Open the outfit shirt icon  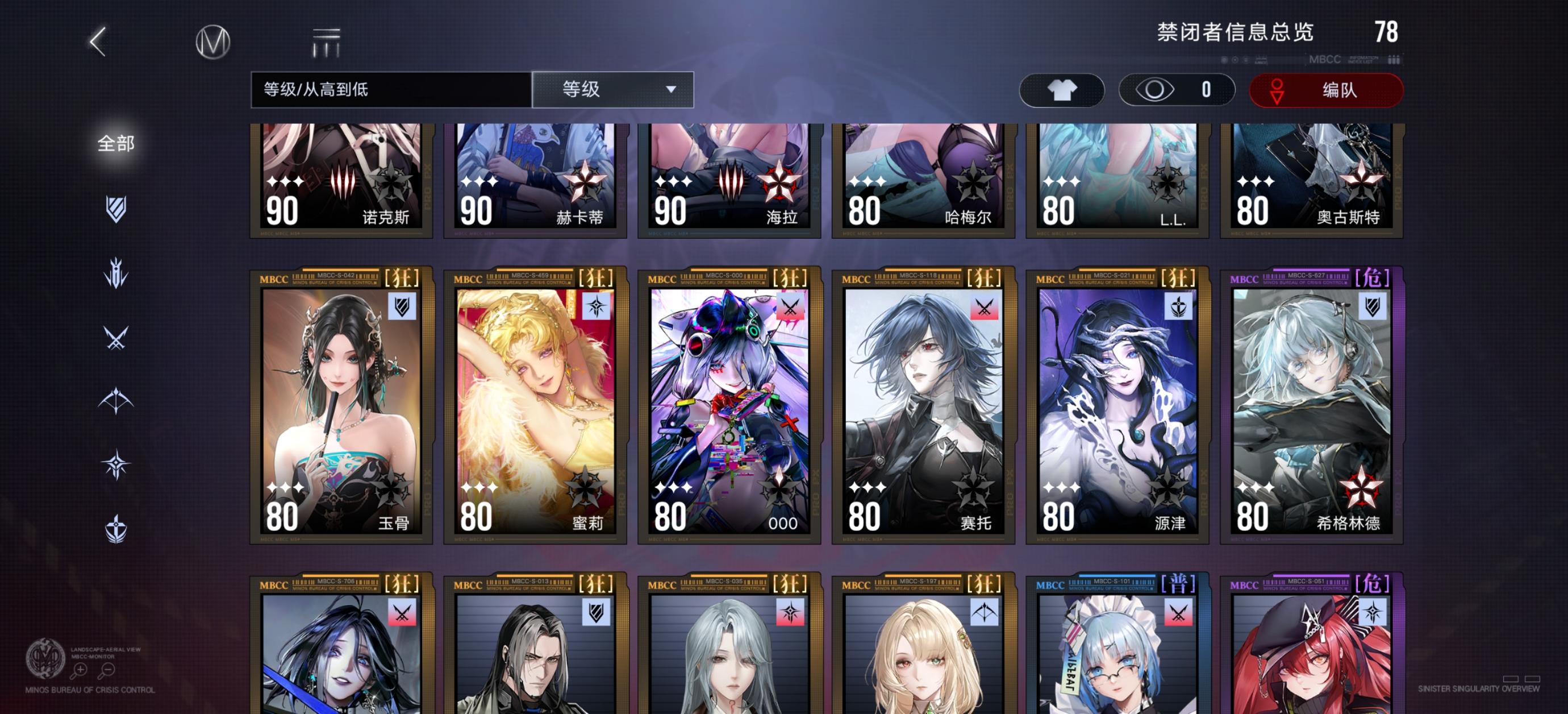click(1062, 90)
